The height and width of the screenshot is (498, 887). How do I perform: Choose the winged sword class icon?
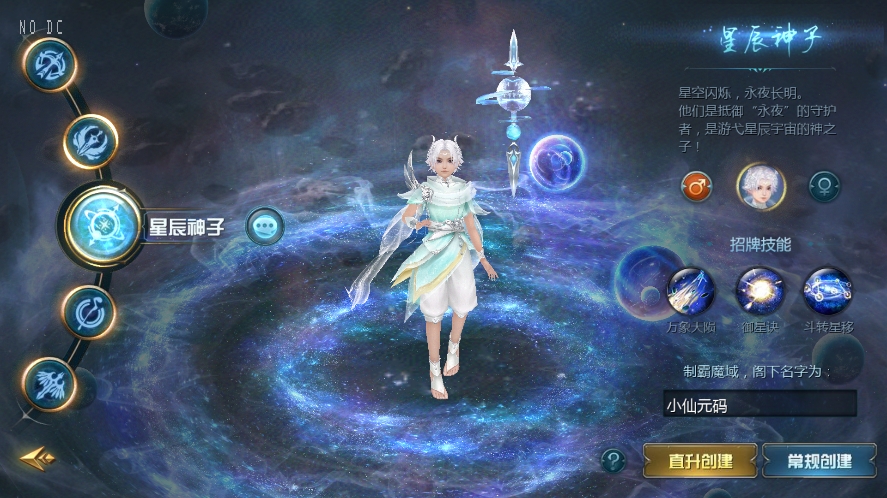pyautogui.click(x=49, y=384)
